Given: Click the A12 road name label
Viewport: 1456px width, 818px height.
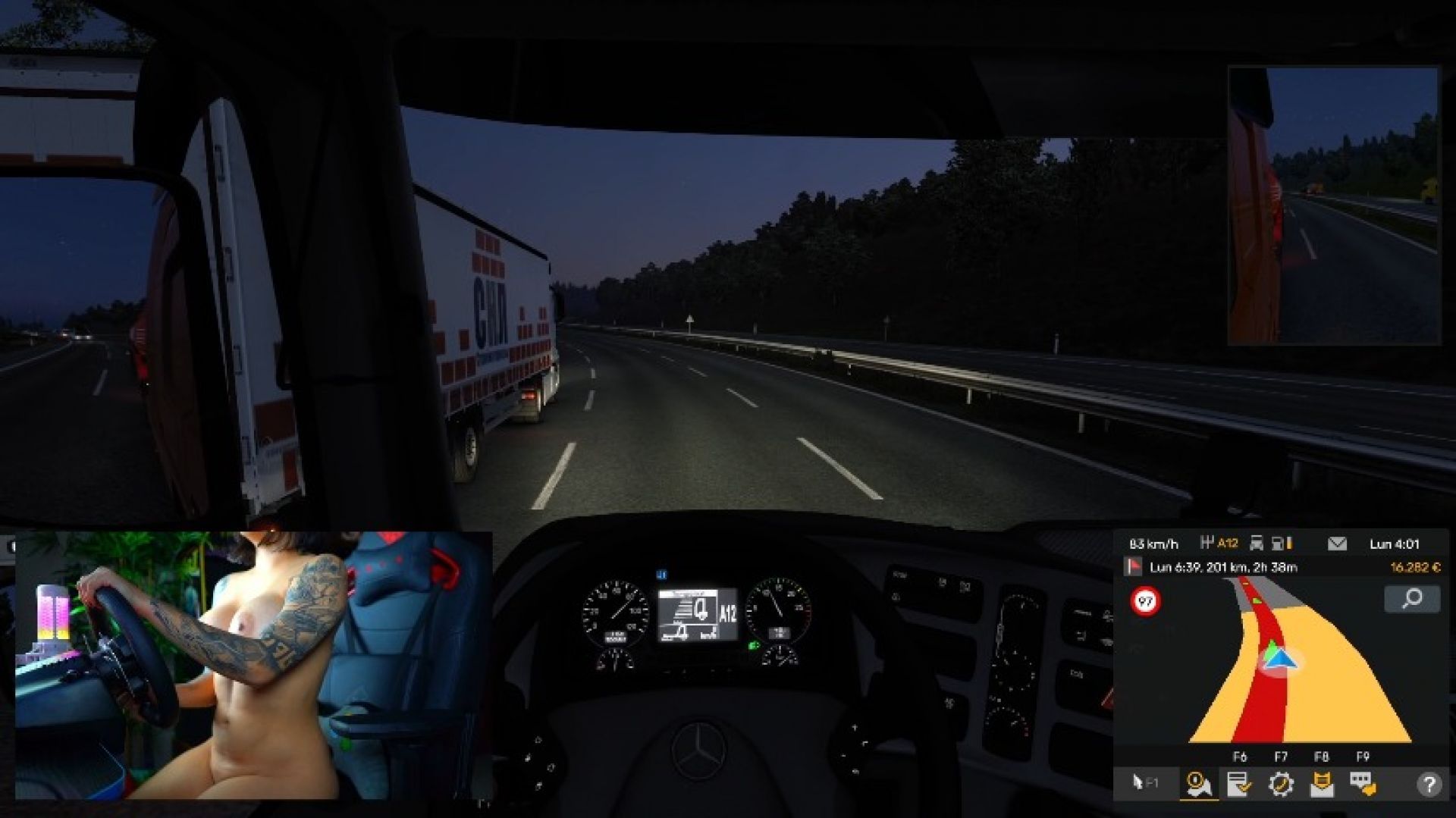Looking at the screenshot, I should click(x=1228, y=543).
